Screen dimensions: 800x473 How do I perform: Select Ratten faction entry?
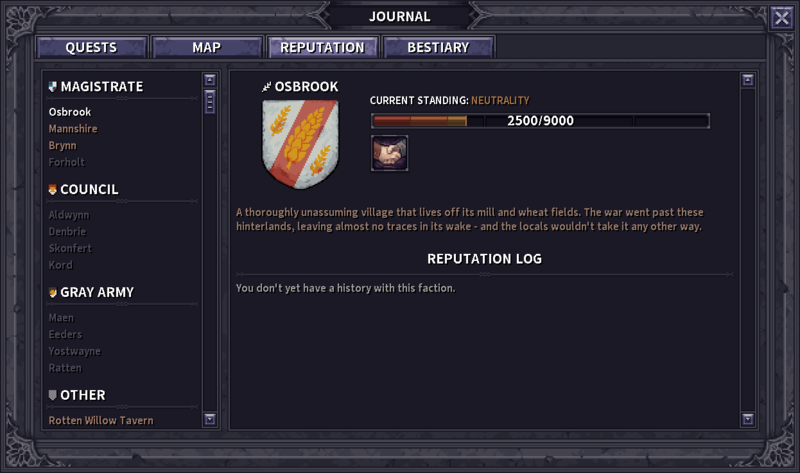(x=65, y=368)
